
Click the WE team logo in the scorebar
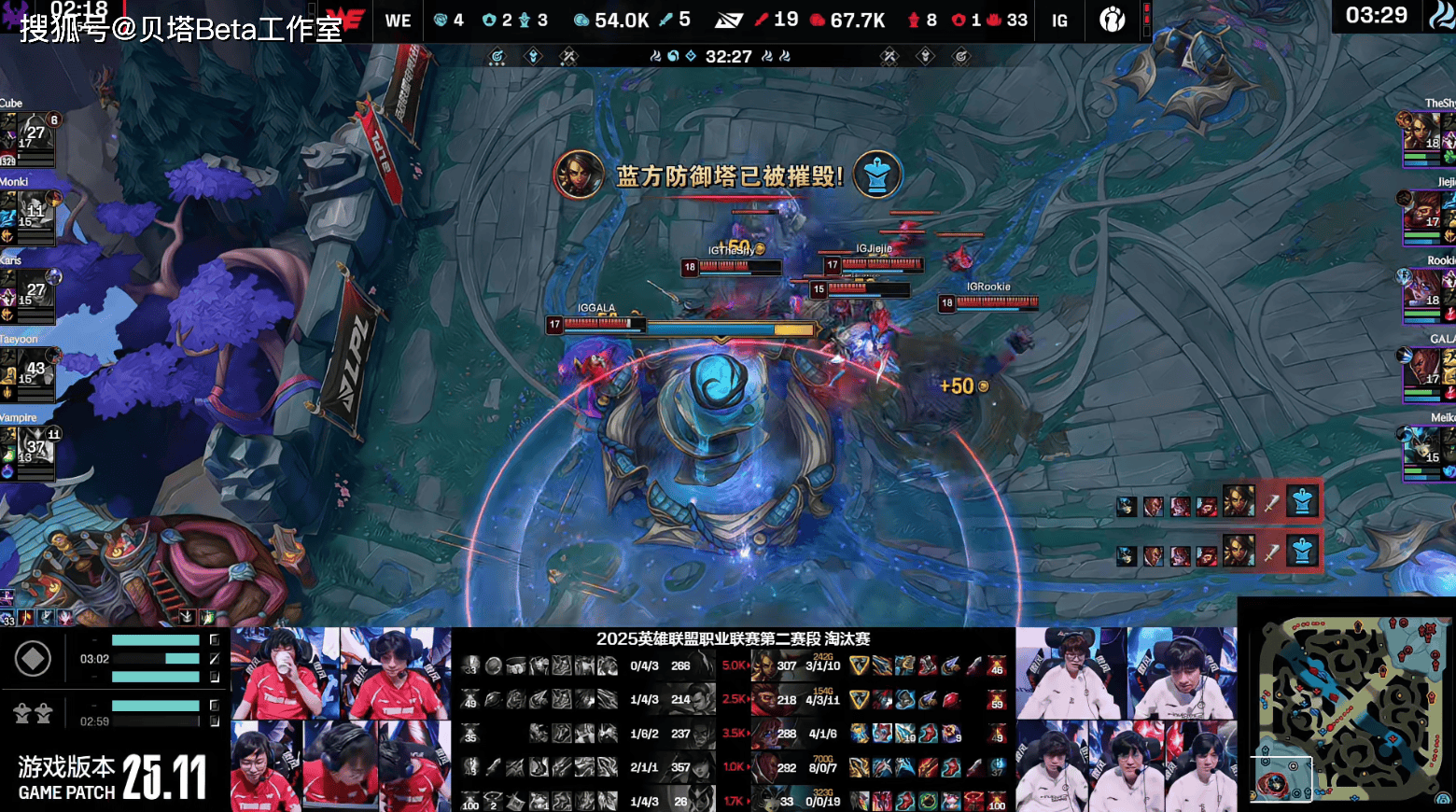(x=350, y=21)
